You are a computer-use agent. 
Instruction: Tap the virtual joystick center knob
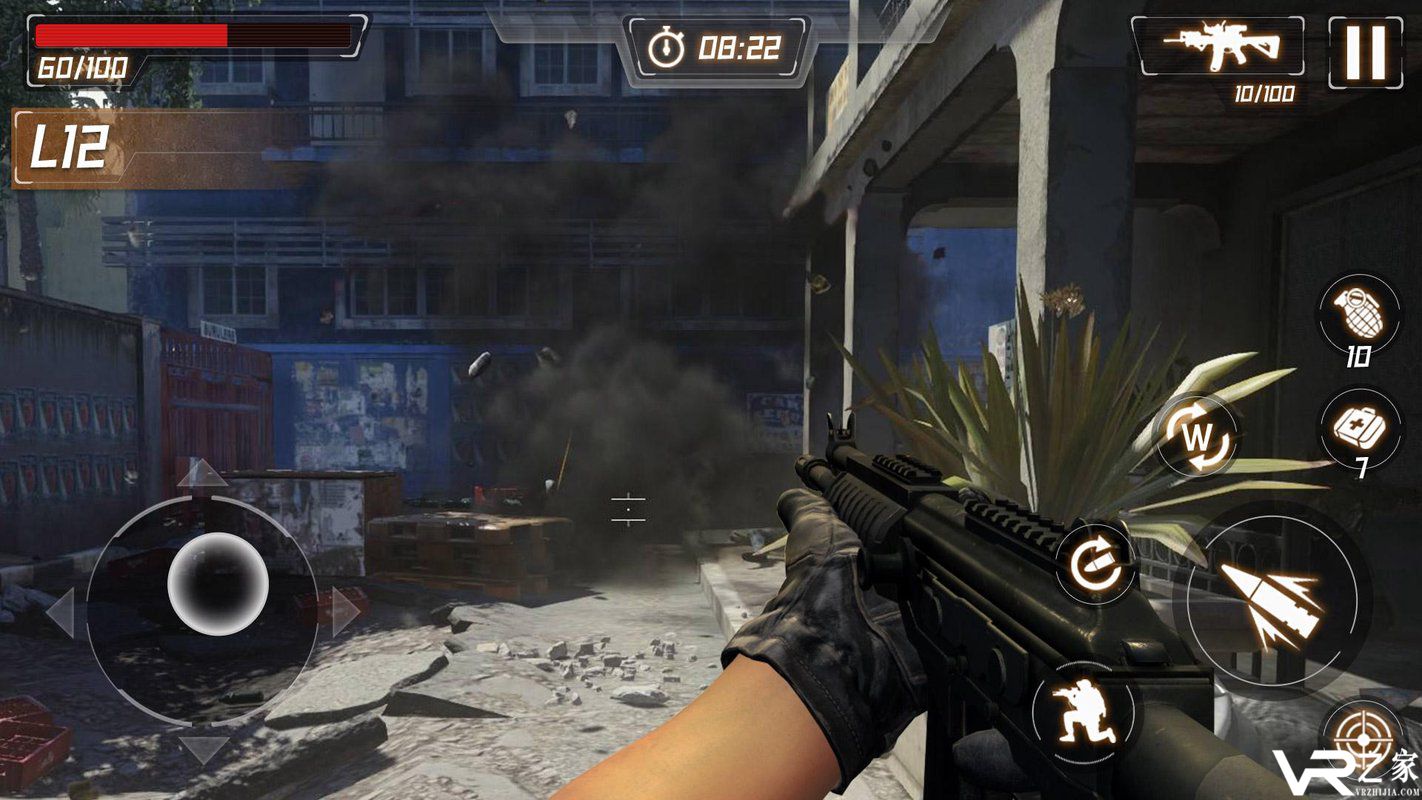(217, 583)
